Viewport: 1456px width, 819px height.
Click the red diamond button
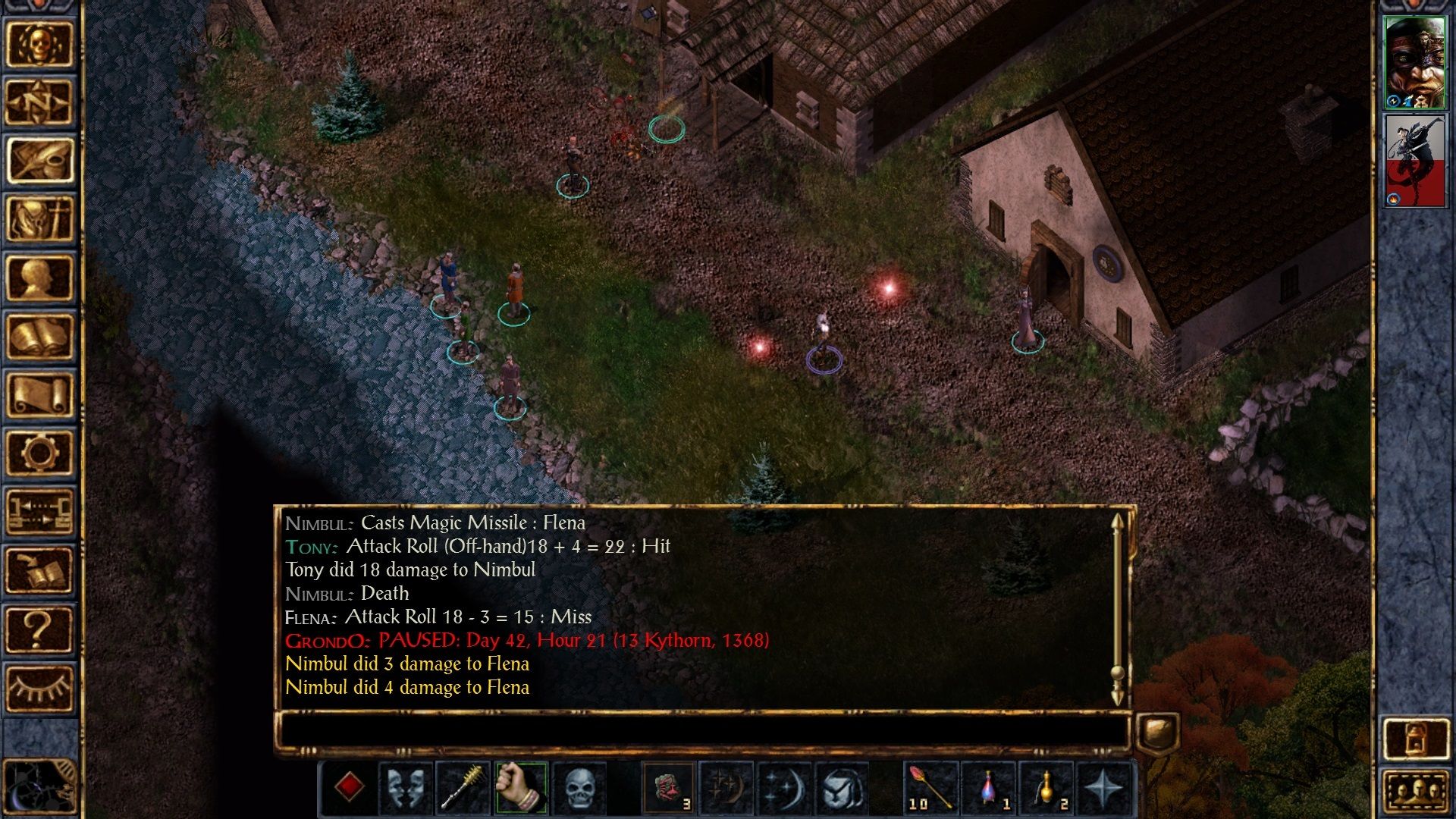(x=349, y=787)
